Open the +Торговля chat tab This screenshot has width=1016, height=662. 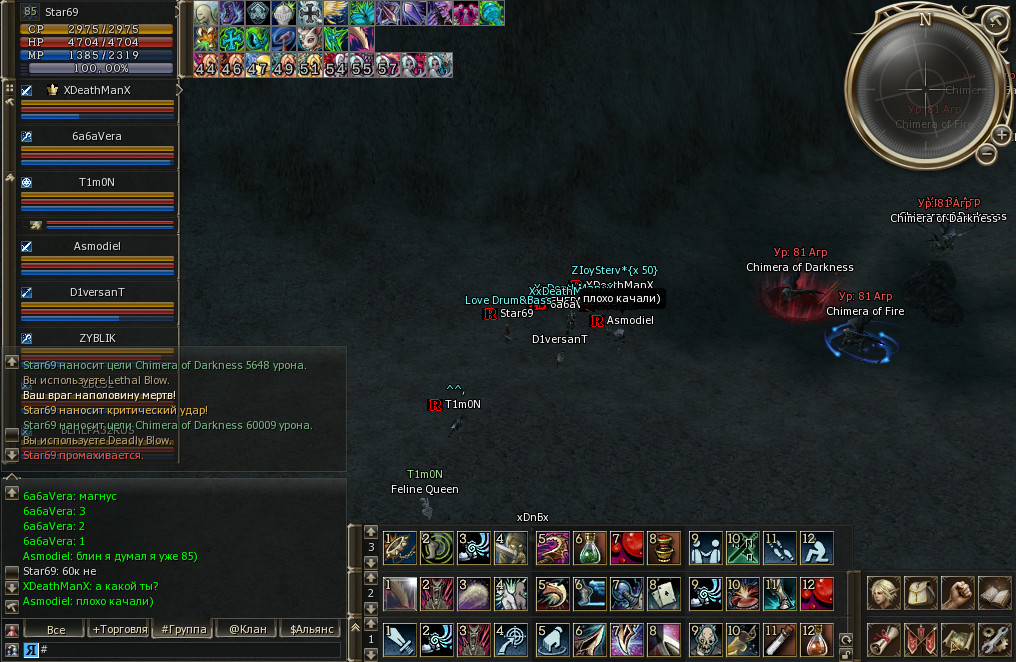[119, 629]
